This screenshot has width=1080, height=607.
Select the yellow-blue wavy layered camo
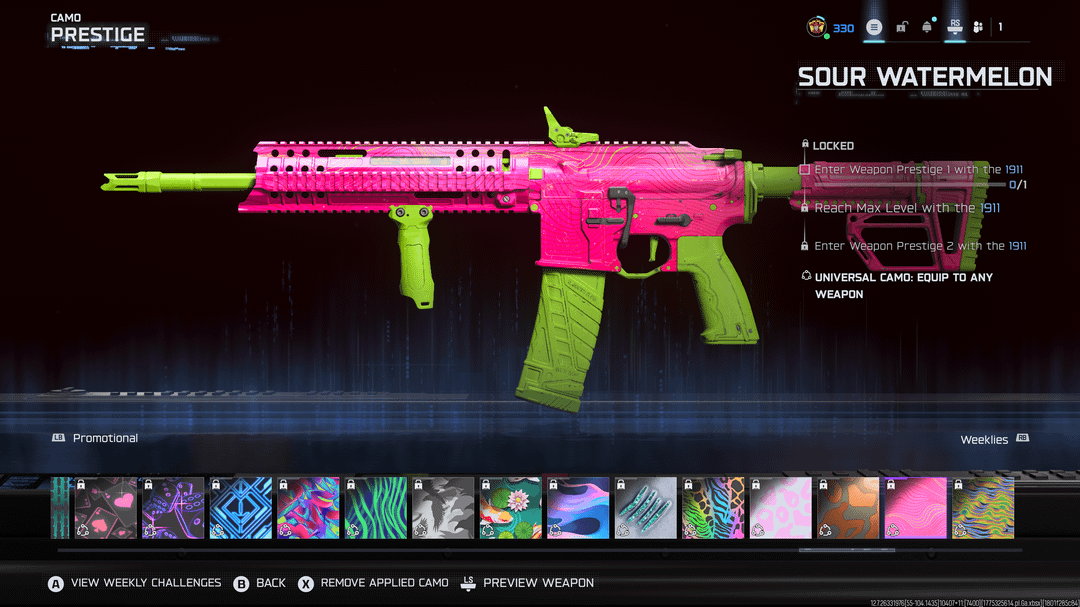983,508
